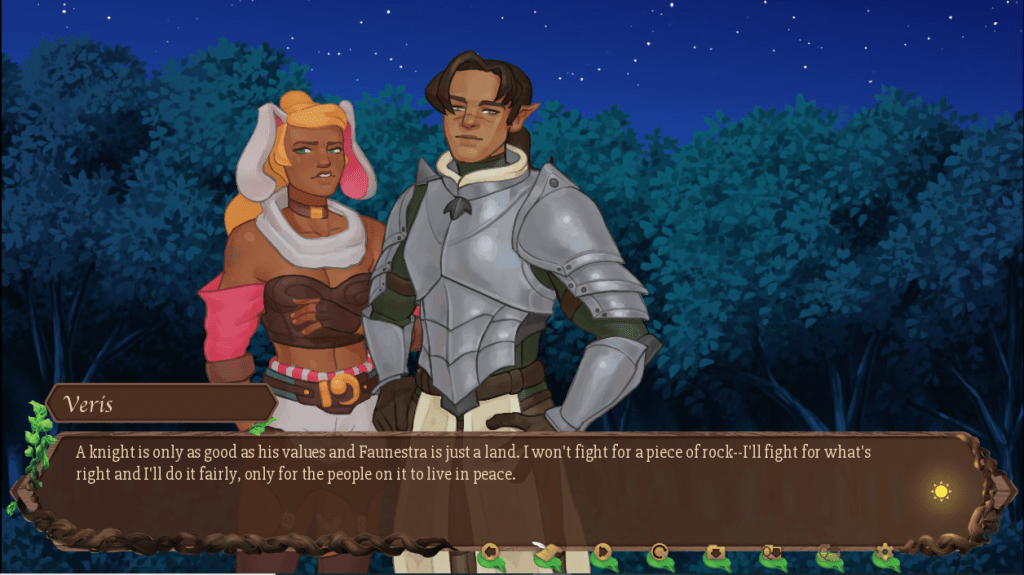Open settings with the gear icon
Screen dimensions: 1024x575
(x=883, y=551)
